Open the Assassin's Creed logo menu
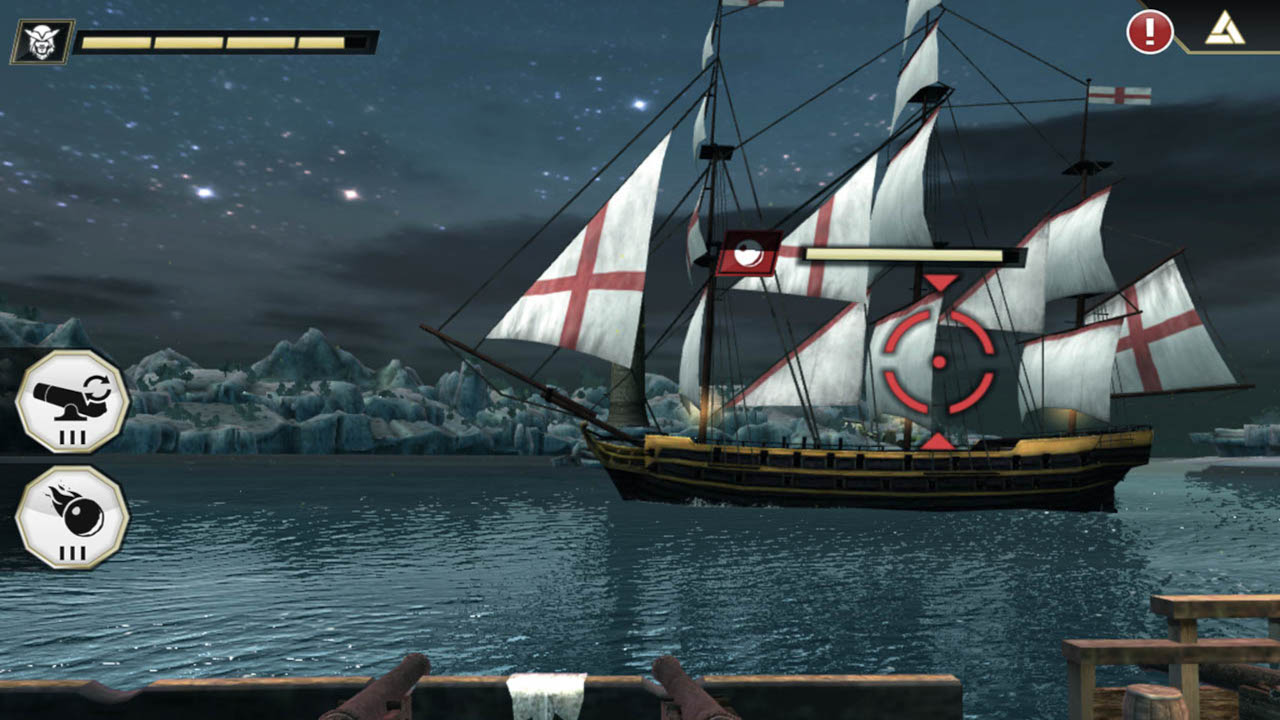 1224,30
